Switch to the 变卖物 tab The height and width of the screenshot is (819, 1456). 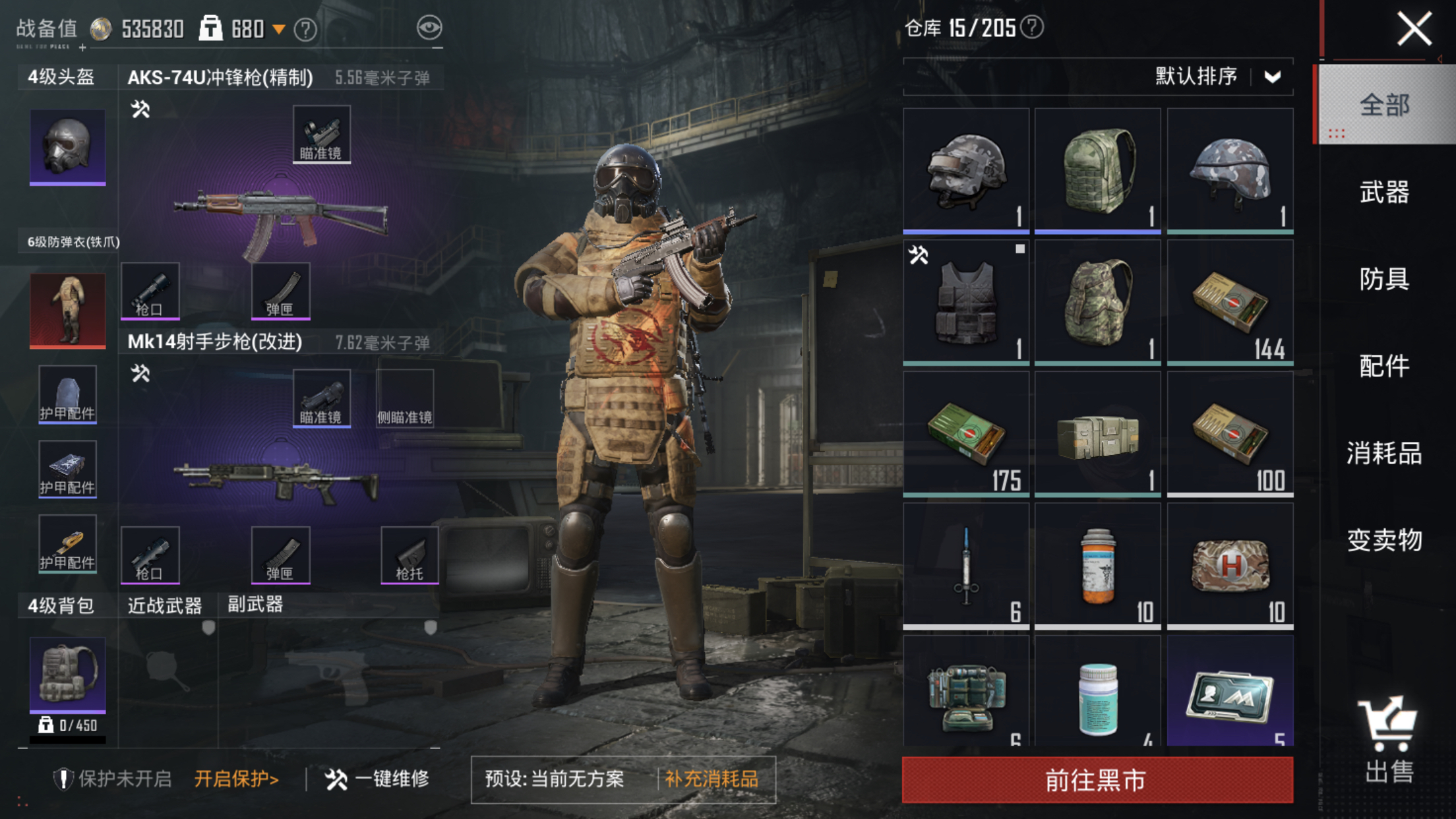click(1384, 541)
